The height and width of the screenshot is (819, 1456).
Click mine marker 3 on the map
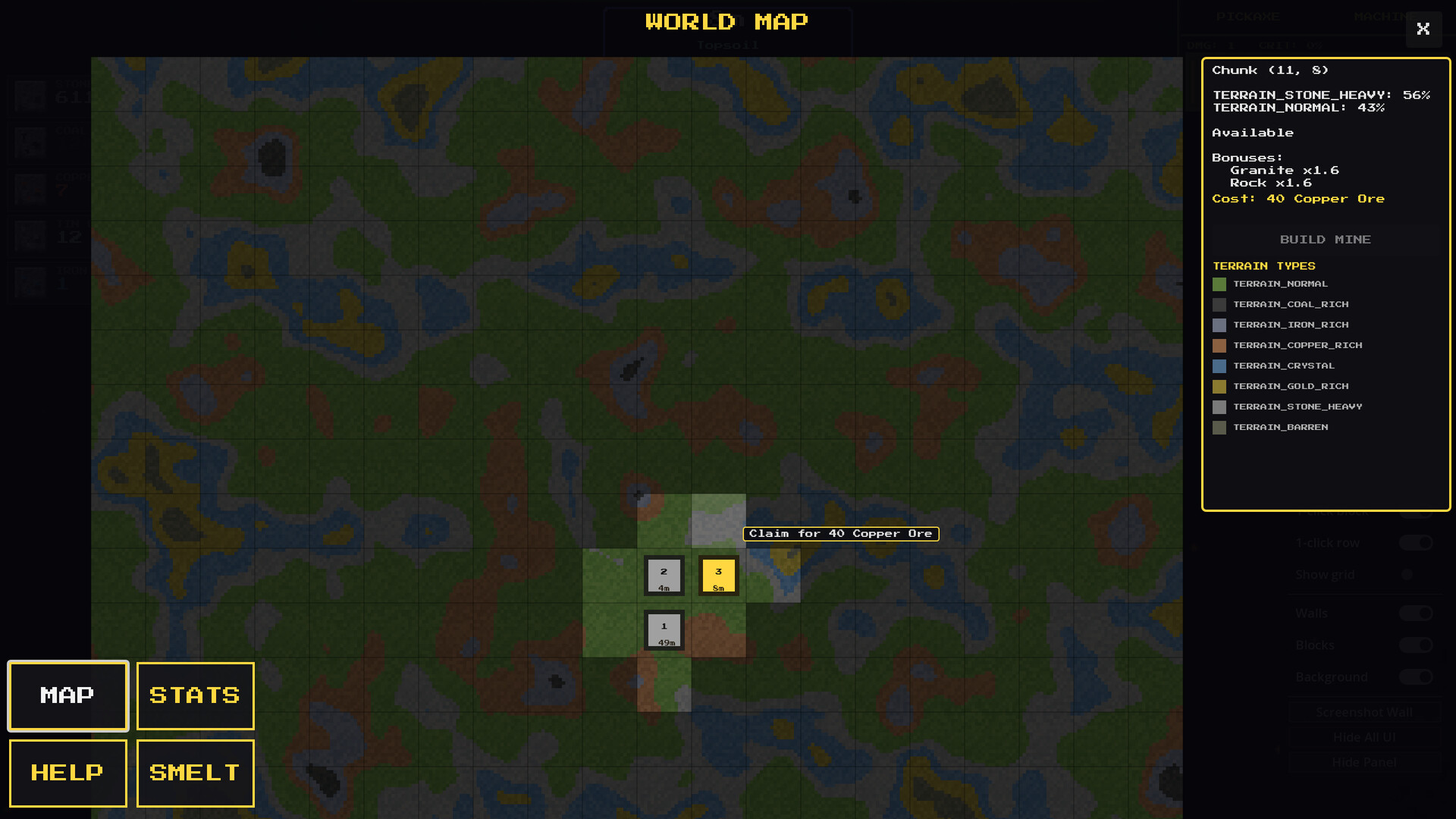tap(717, 576)
